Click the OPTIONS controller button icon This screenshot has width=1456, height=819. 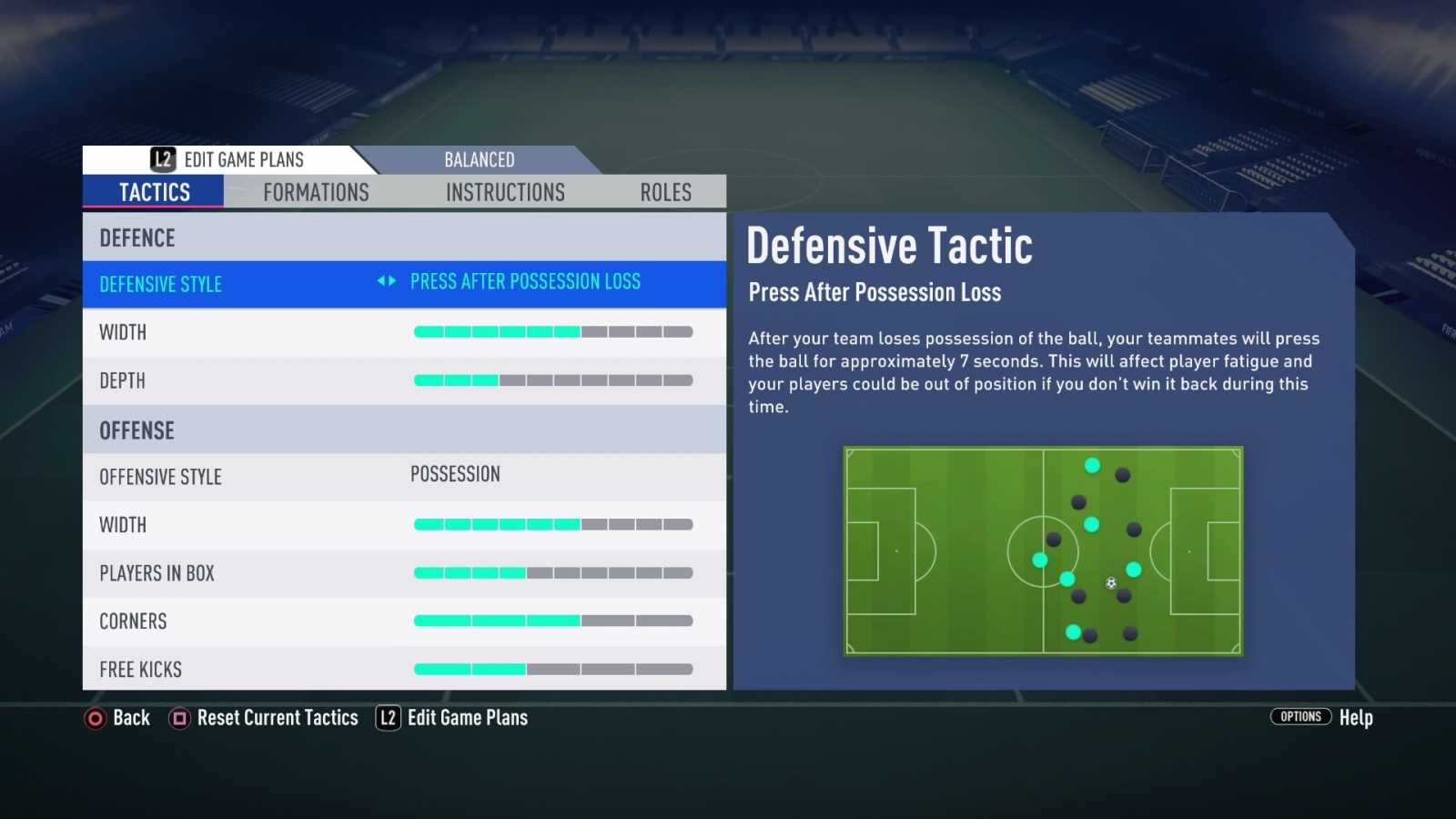point(1300,717)
